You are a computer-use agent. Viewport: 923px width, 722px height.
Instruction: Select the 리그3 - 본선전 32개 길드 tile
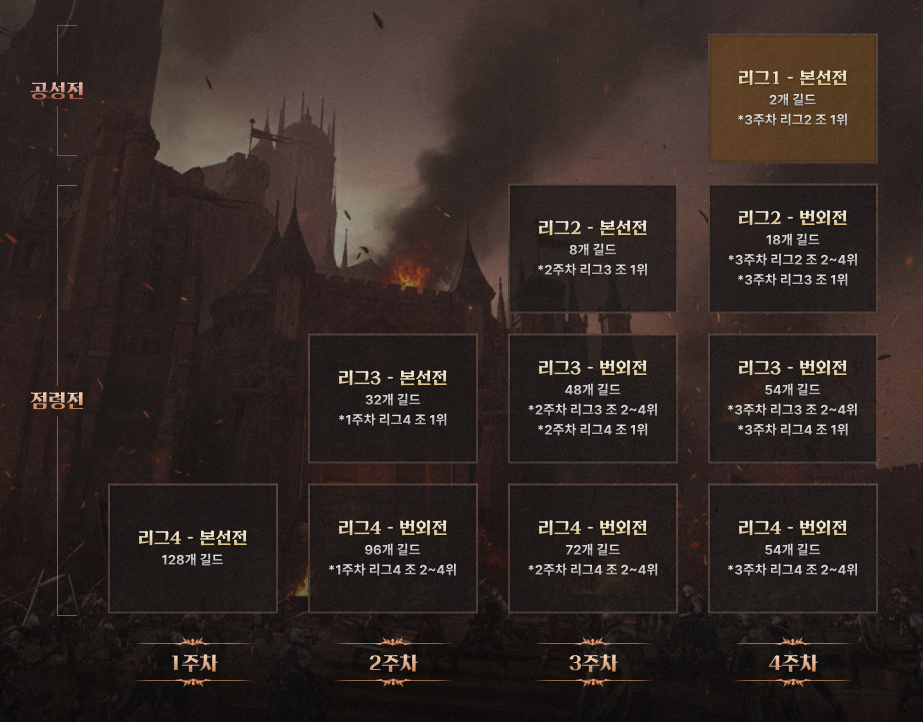392,398
